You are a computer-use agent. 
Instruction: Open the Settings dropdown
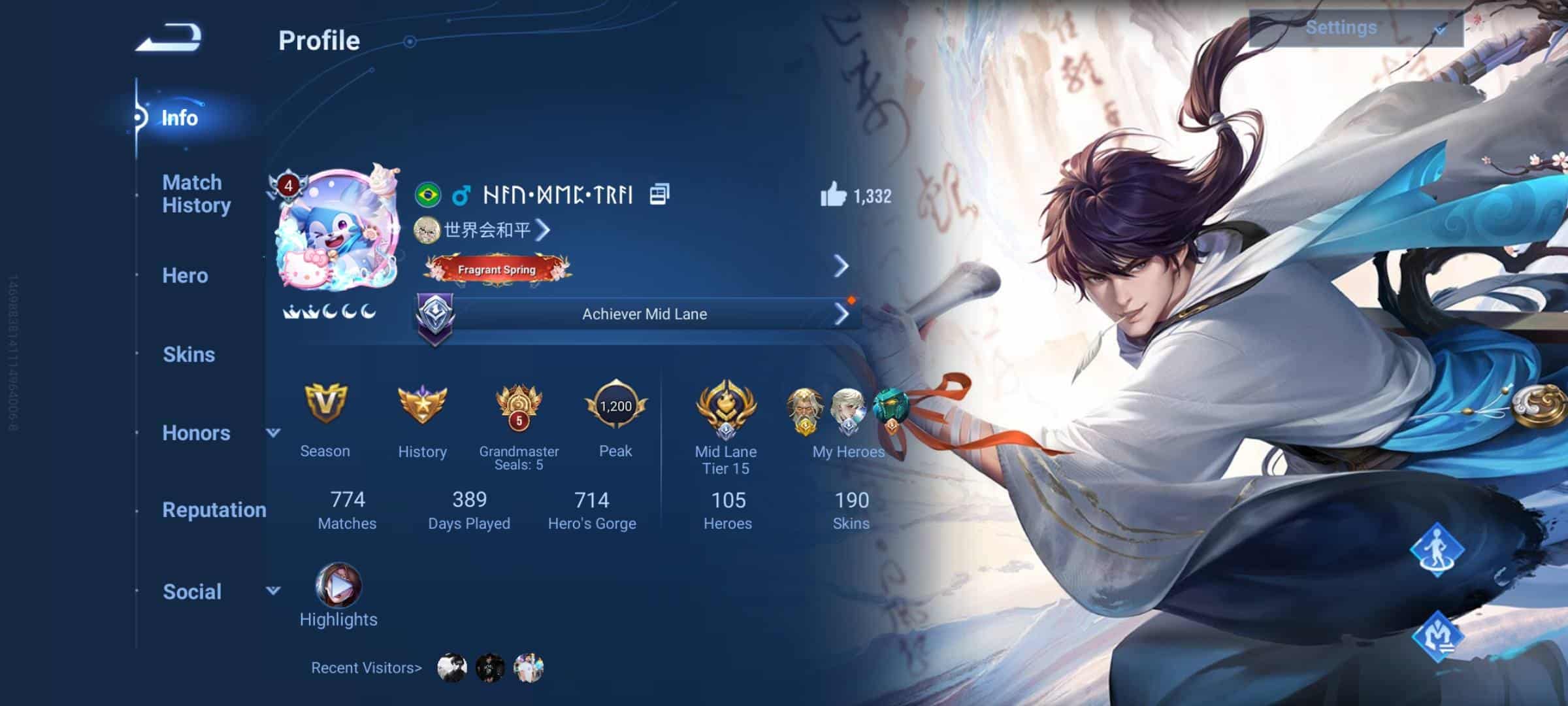1356,28
